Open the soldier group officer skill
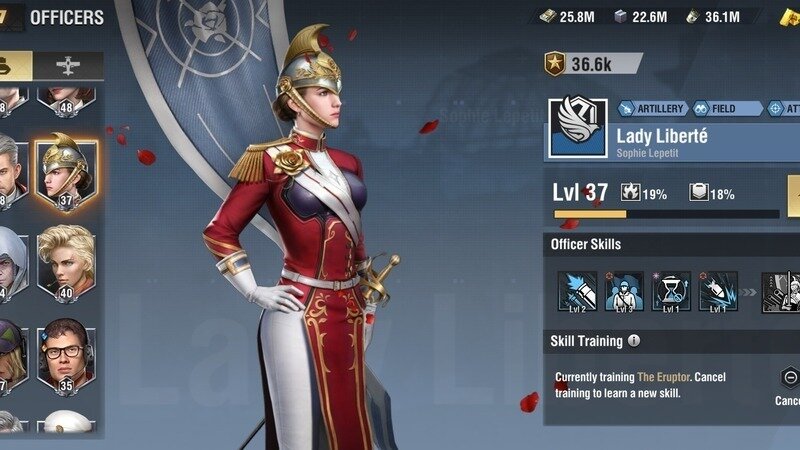800x450 pixels. 624,291
